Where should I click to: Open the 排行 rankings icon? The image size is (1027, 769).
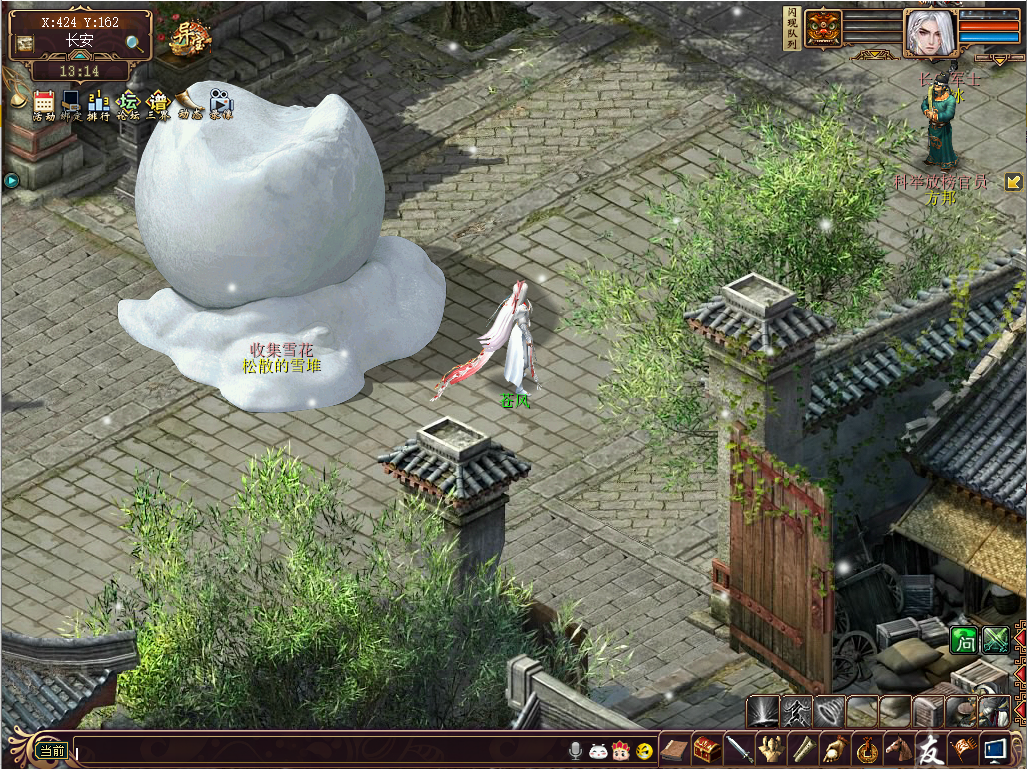coord(98,104)
